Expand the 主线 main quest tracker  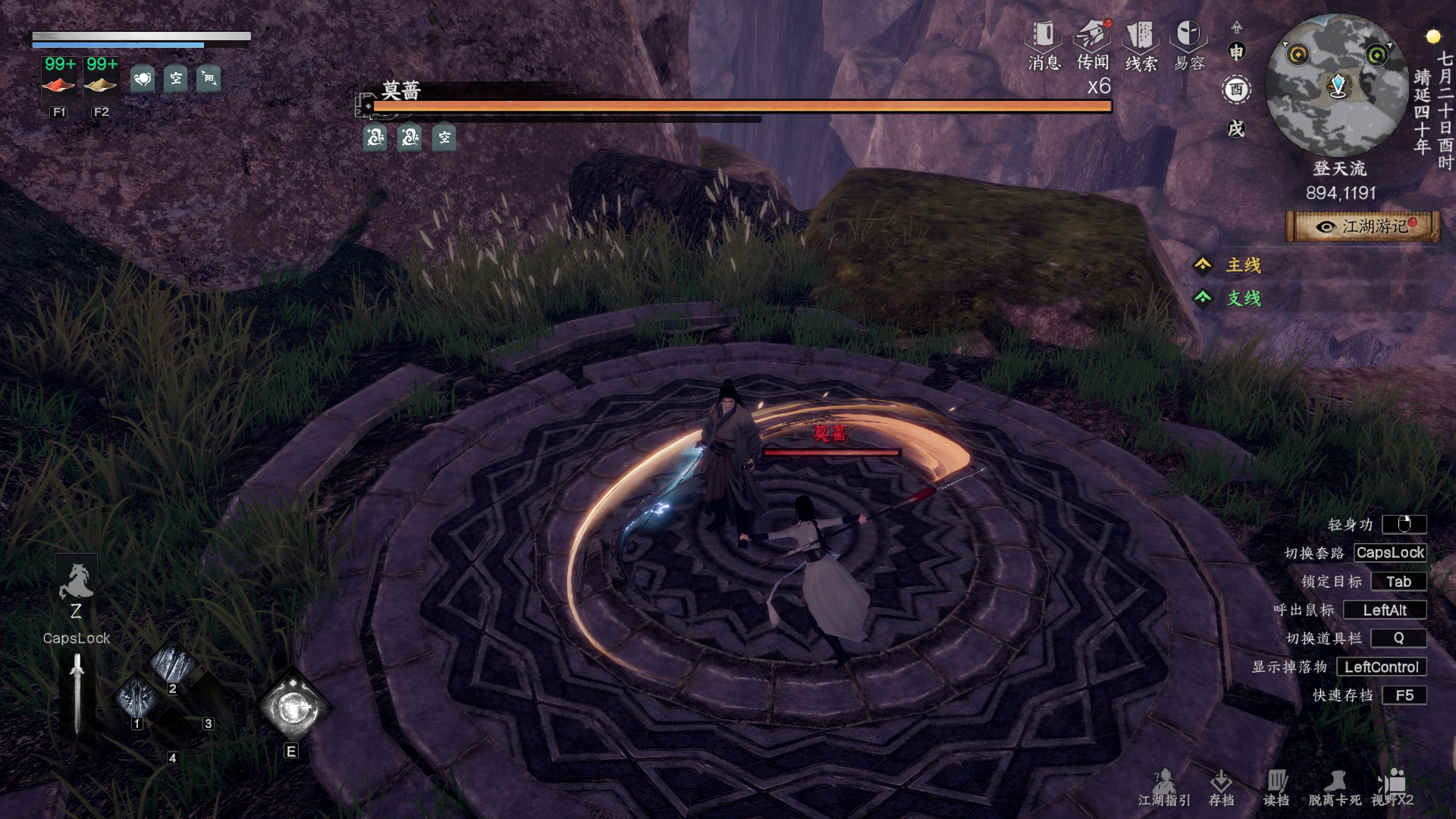click(1232, 265)
